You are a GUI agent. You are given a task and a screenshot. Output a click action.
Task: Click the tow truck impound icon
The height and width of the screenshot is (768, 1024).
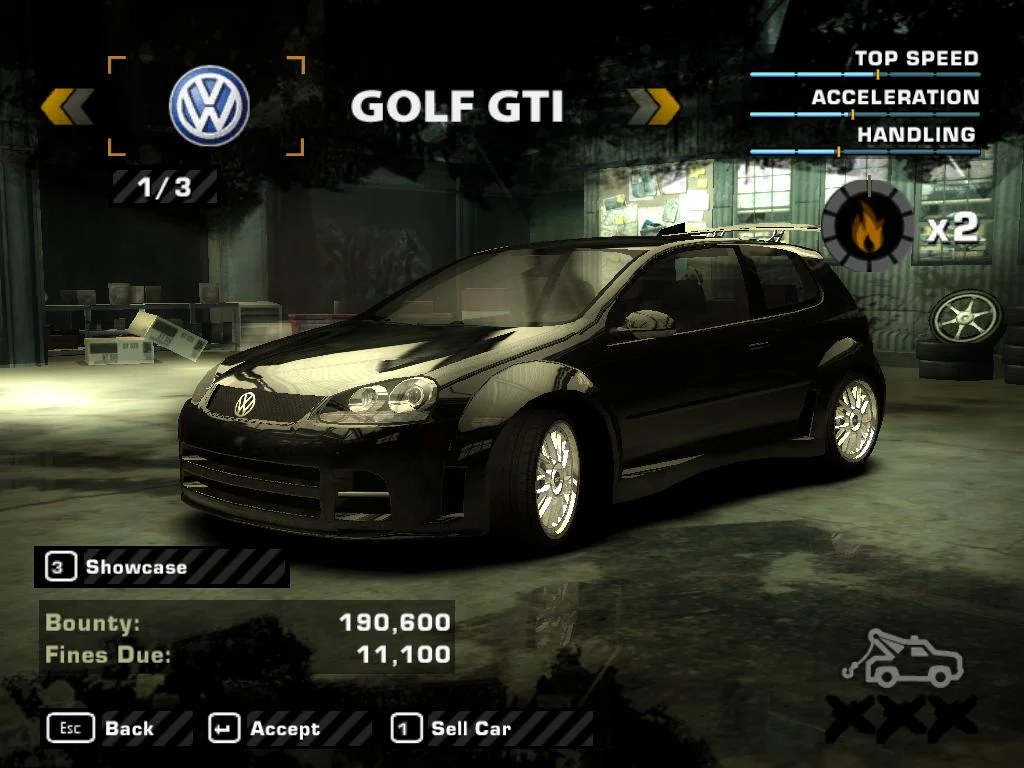click(902, 660)
